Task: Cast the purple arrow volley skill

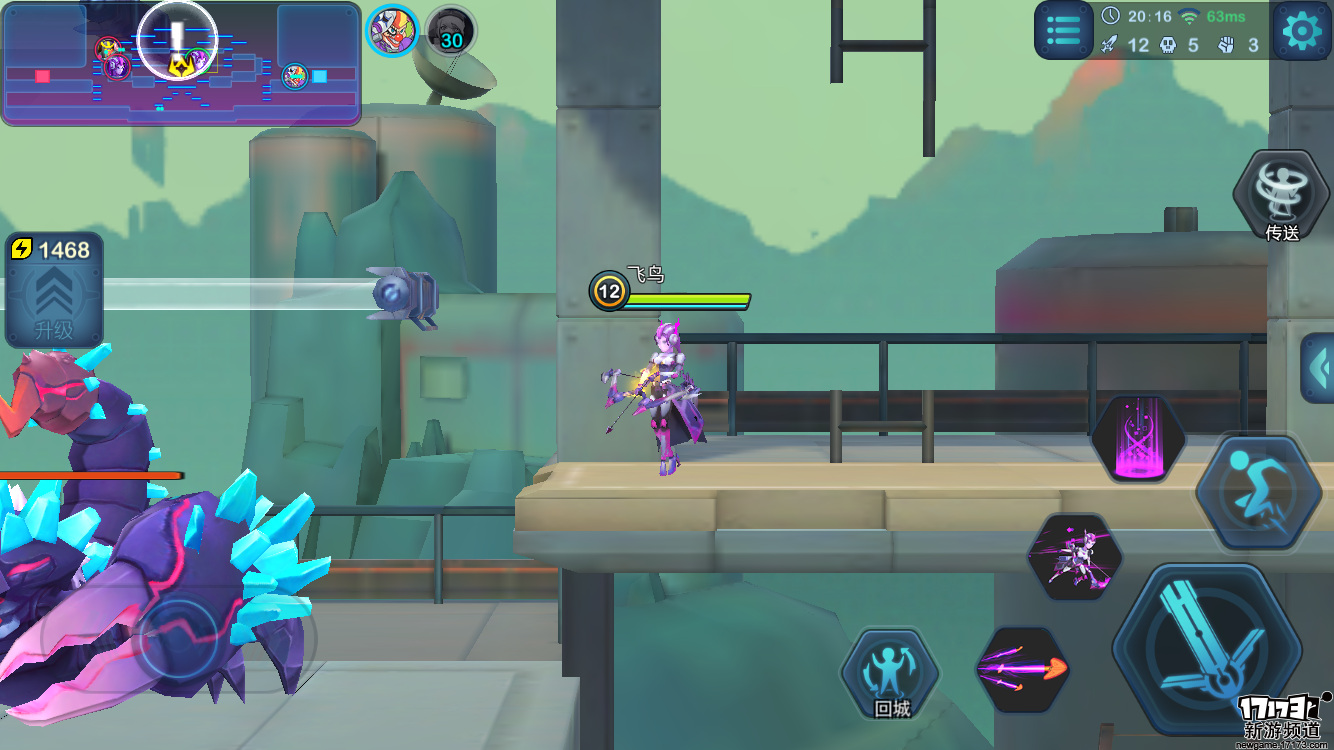Action: point(1021,668)
